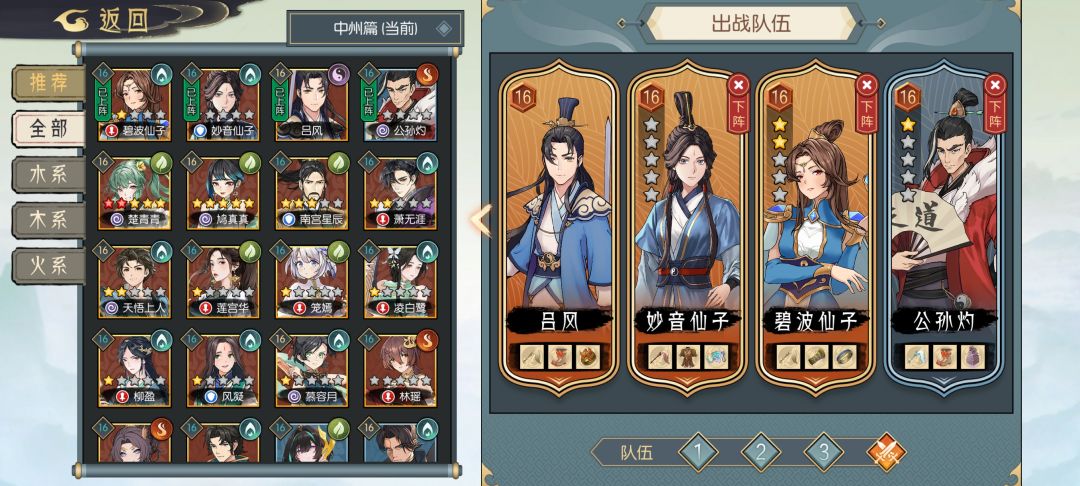The height and width of the screenshot is (486, 1080).
Task: Click the orange crossed-swords team button
Action: [x=885, y=453]
